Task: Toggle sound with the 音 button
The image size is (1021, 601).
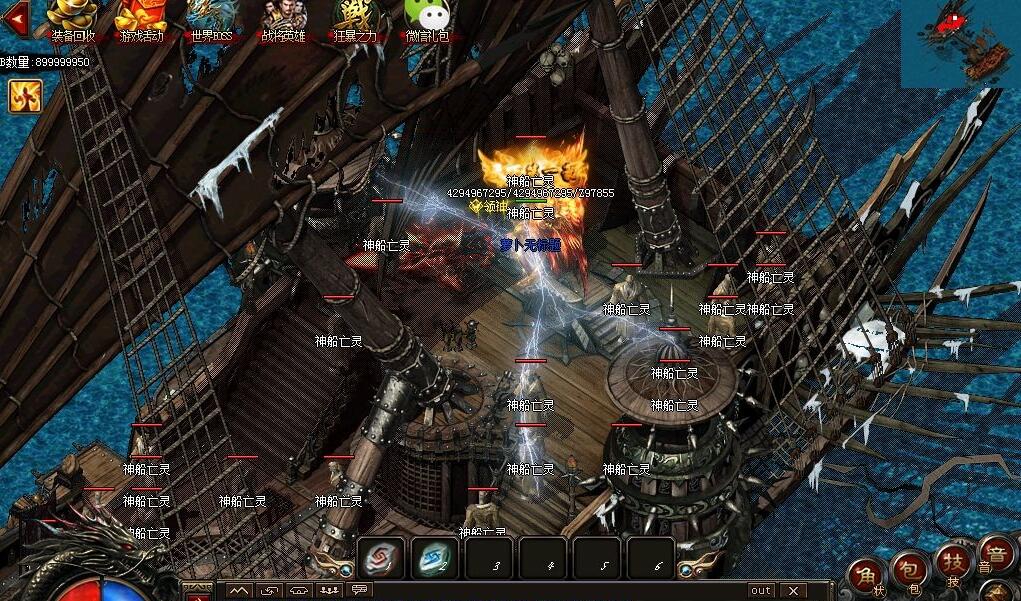Action: [x=996, y=555]
